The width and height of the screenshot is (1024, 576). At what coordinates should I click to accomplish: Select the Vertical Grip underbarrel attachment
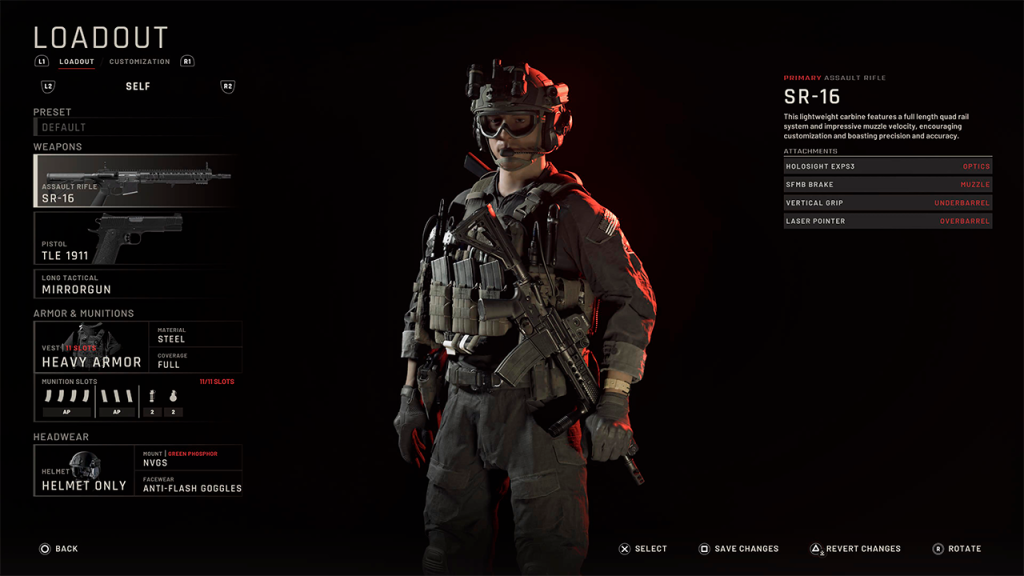click(887, 203)
